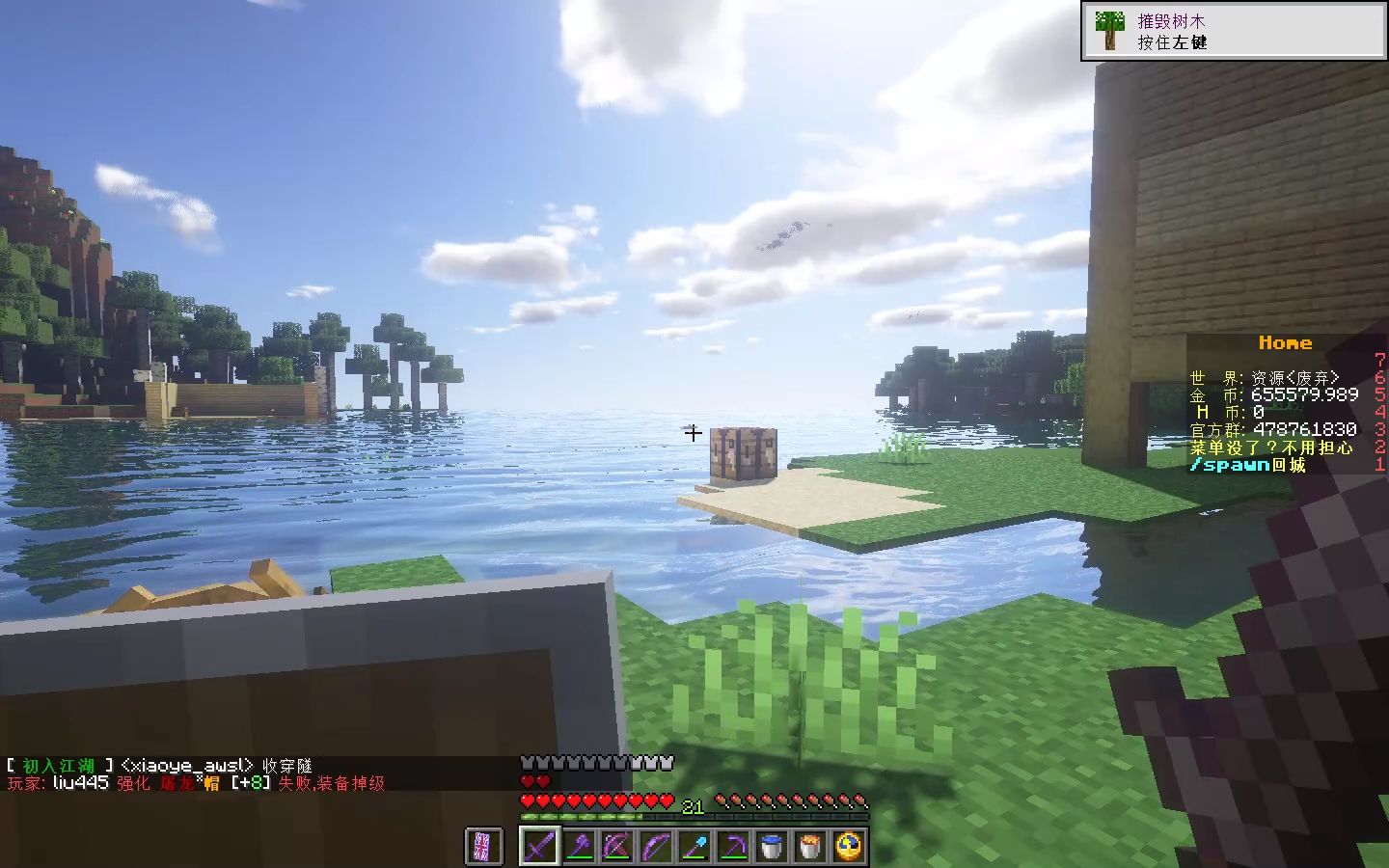Select the enchanted bow in the hotbar
The height and width of the screenshot is (868, 1389).
pos(656,846)
